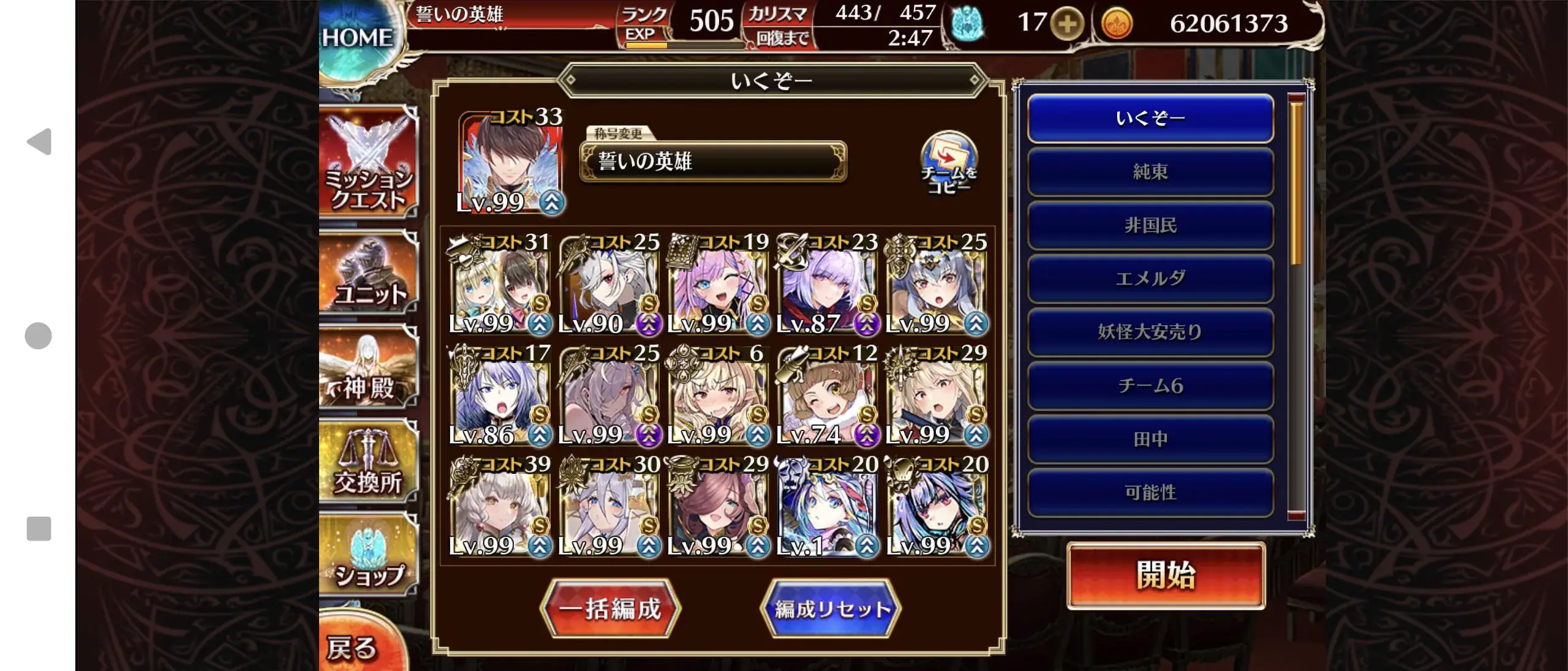
Task: Select the チーム6 team entry
Action: click(1150, 384)
